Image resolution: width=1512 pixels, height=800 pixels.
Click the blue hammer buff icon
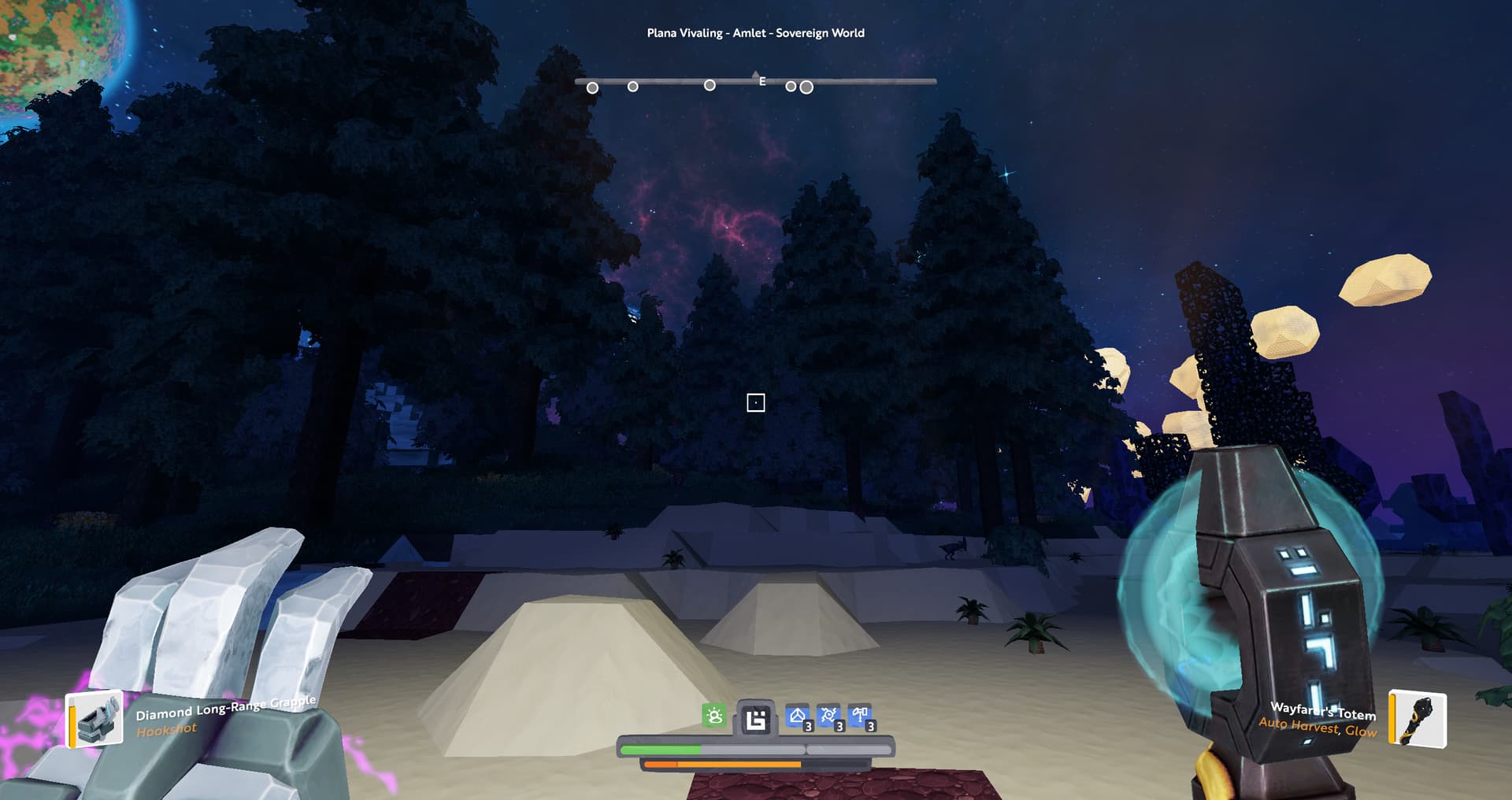point(860,717)
